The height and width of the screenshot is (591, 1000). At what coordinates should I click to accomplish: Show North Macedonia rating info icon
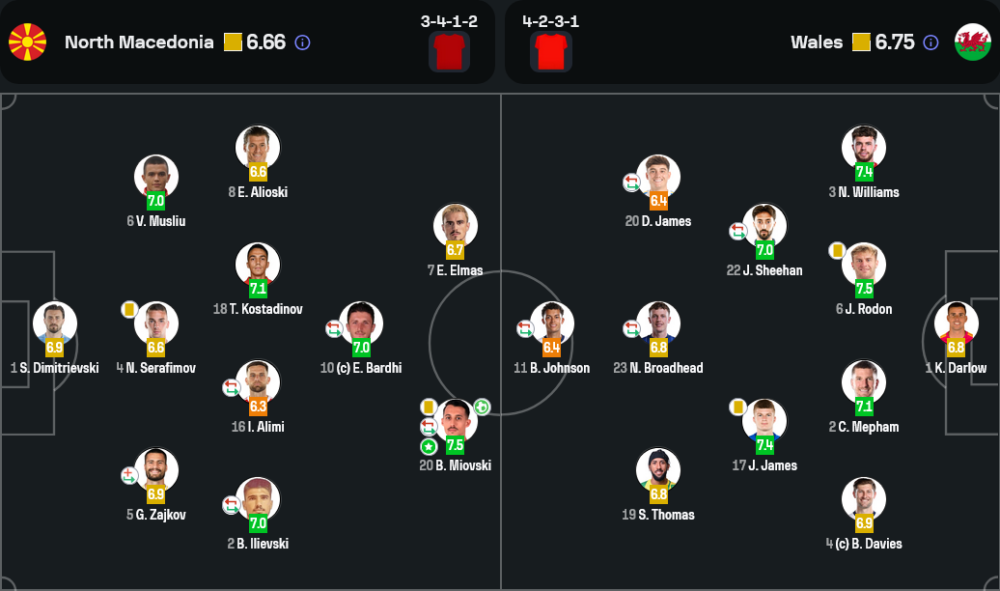[x=302, y=43]
